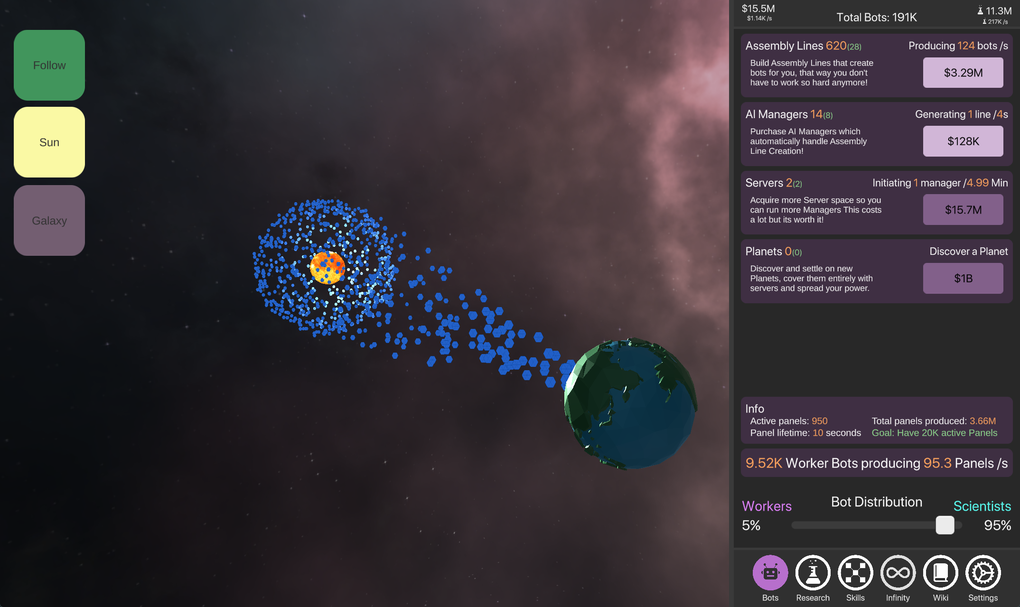Switch to the Galaxy view
The width and height of the screenshot is (1020, 607).
coord(49,220)
